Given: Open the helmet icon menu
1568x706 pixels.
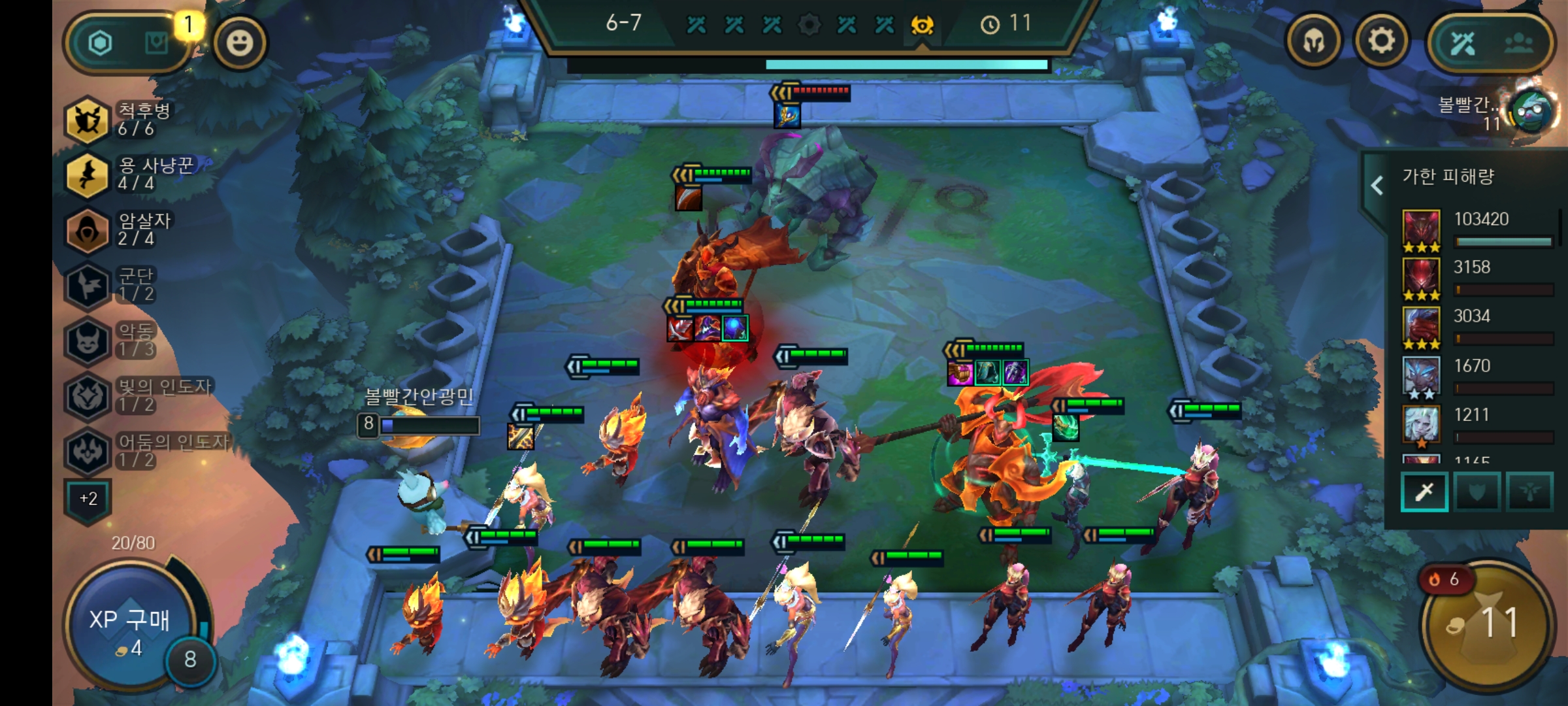Looking at the screenshot, I should [1313, 42].
